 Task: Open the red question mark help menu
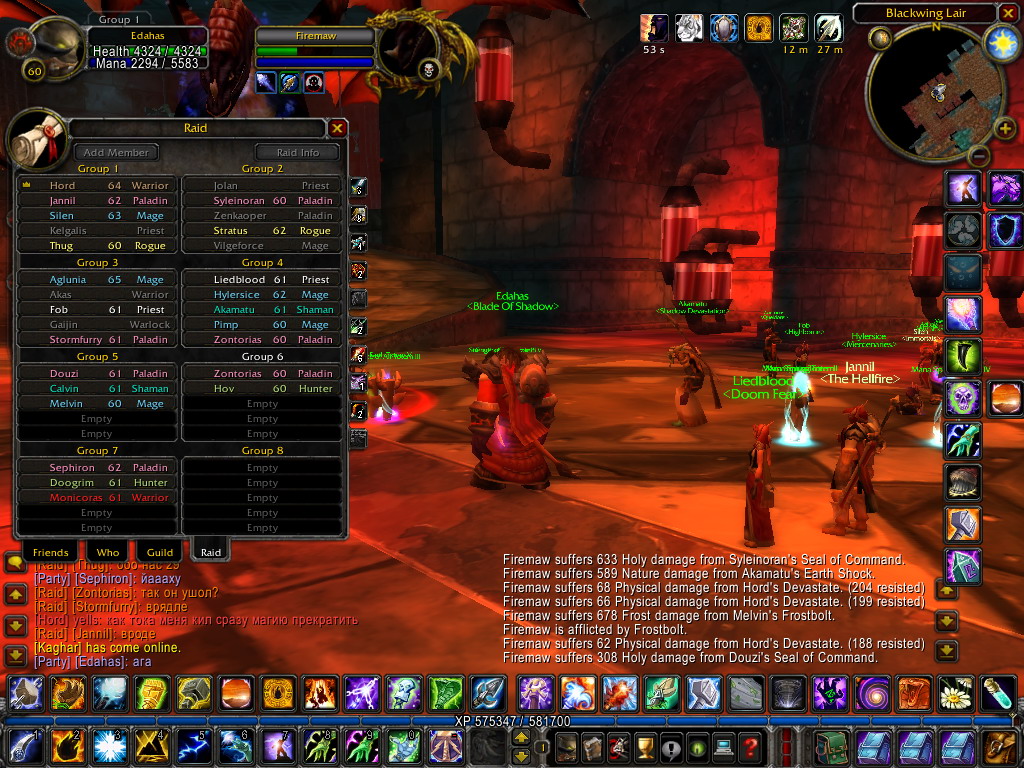750,746
